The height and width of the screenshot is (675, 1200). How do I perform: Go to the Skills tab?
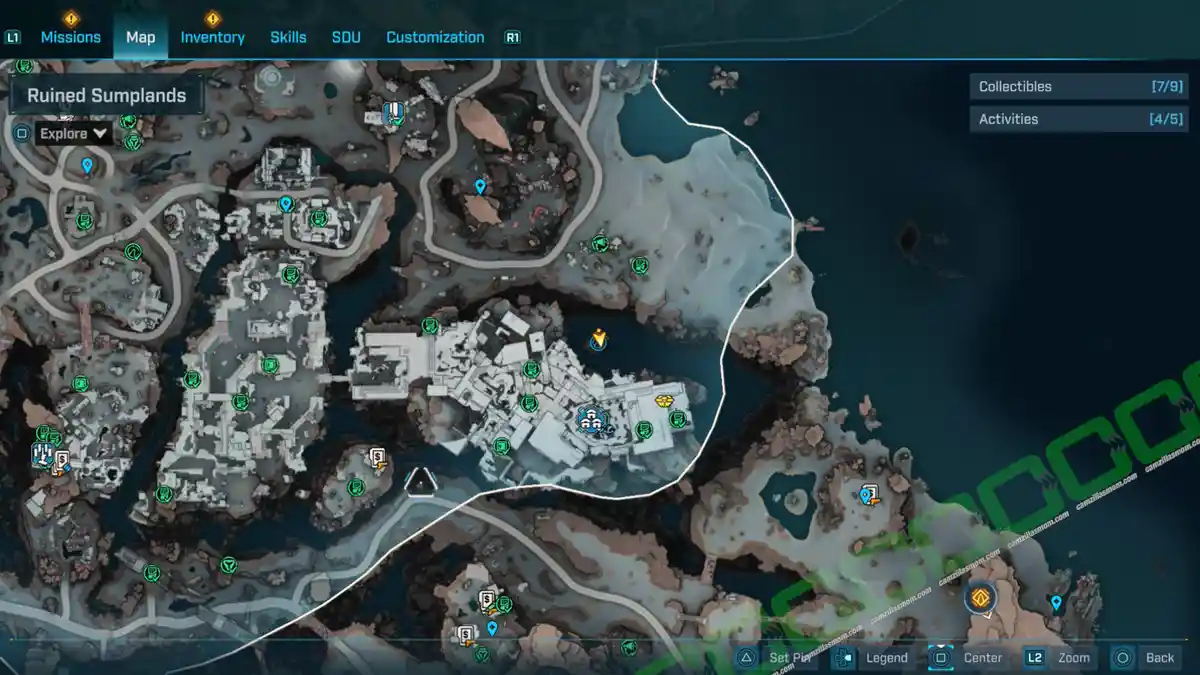click(x=288, y=37)
